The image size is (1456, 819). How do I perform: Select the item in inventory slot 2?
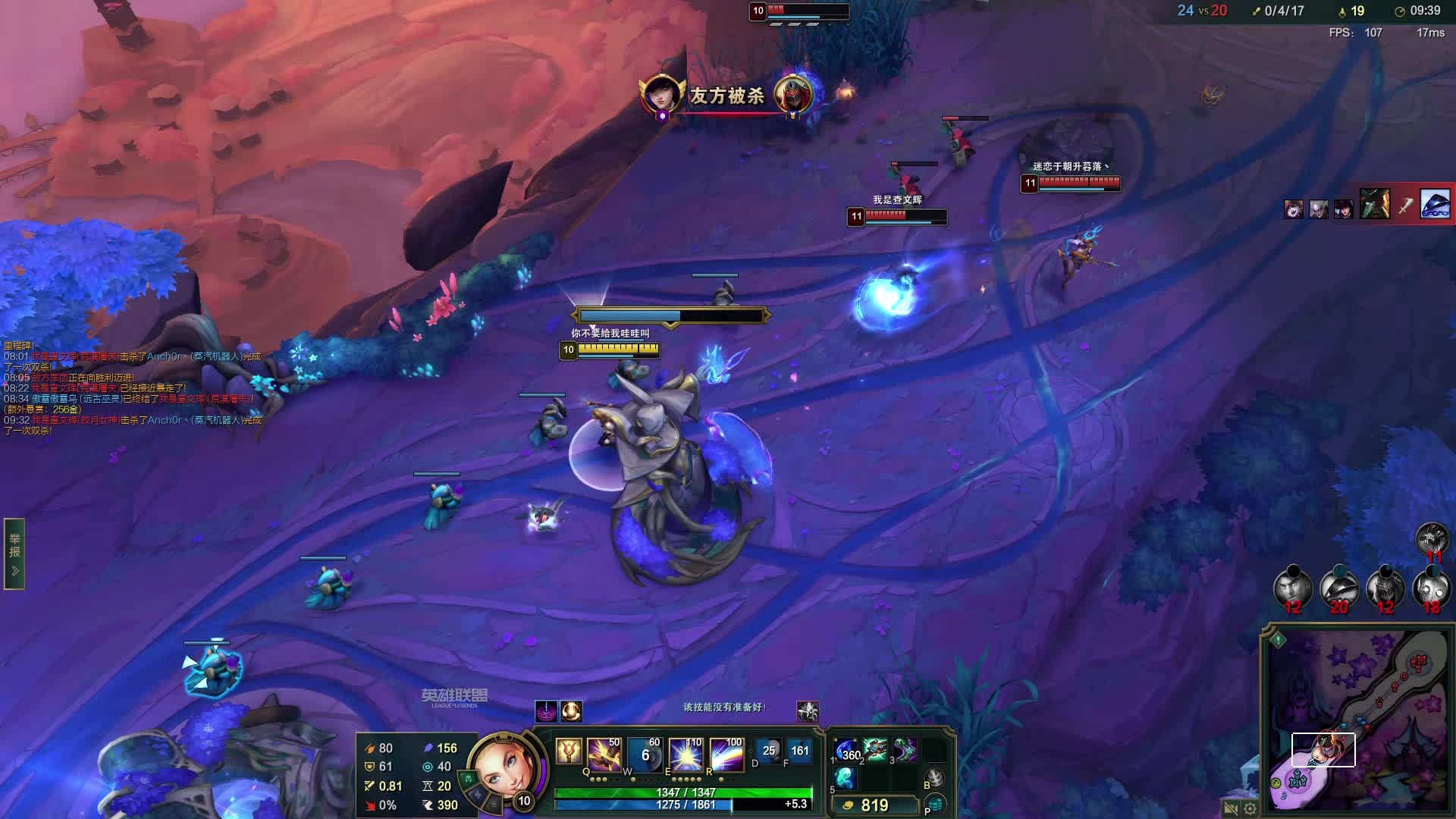[x=875, y=750]
